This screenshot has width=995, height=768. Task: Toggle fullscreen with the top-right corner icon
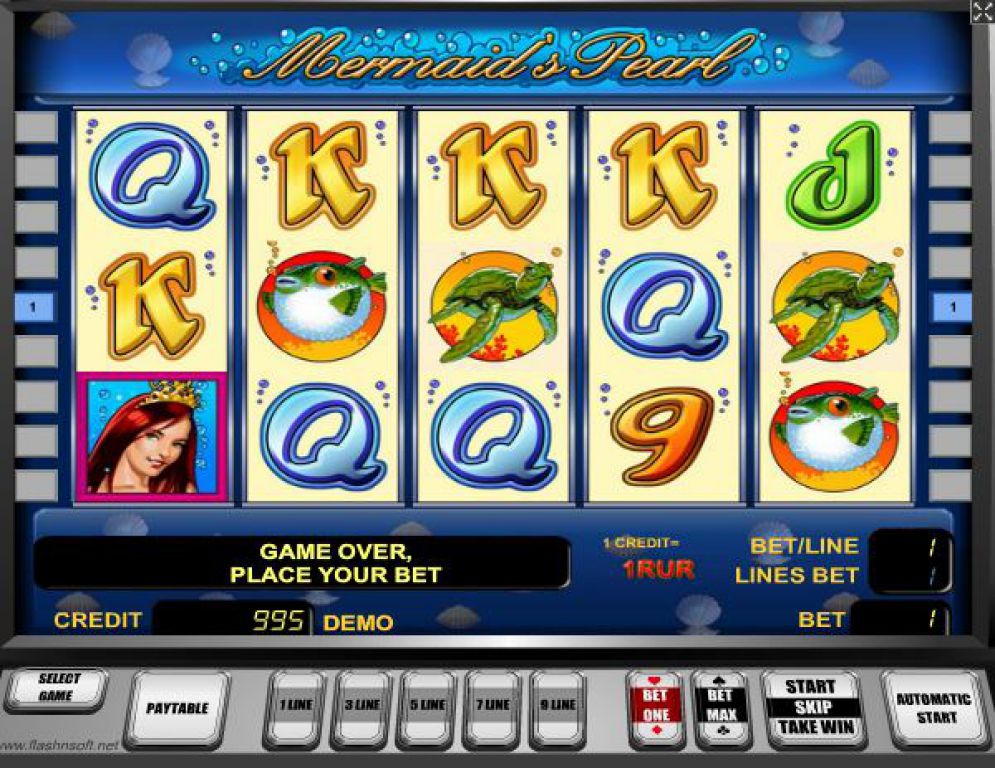pyautogui.click(x=982, y=12)
